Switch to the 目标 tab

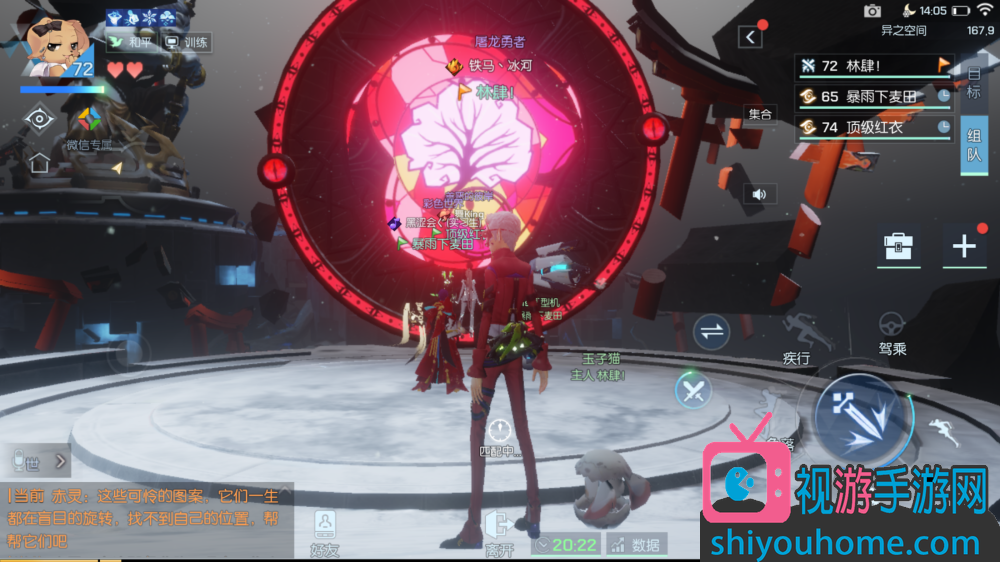[974, 84]
